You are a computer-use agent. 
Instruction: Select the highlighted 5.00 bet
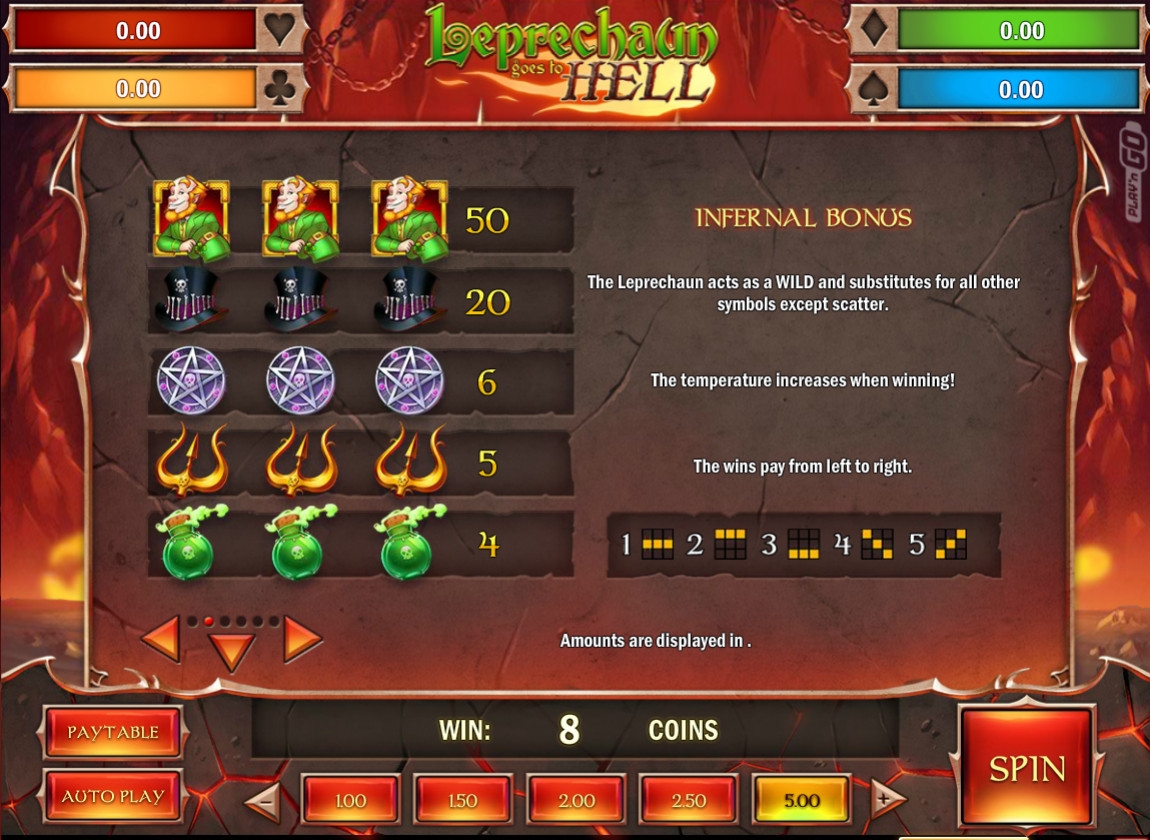pos(802,800)
